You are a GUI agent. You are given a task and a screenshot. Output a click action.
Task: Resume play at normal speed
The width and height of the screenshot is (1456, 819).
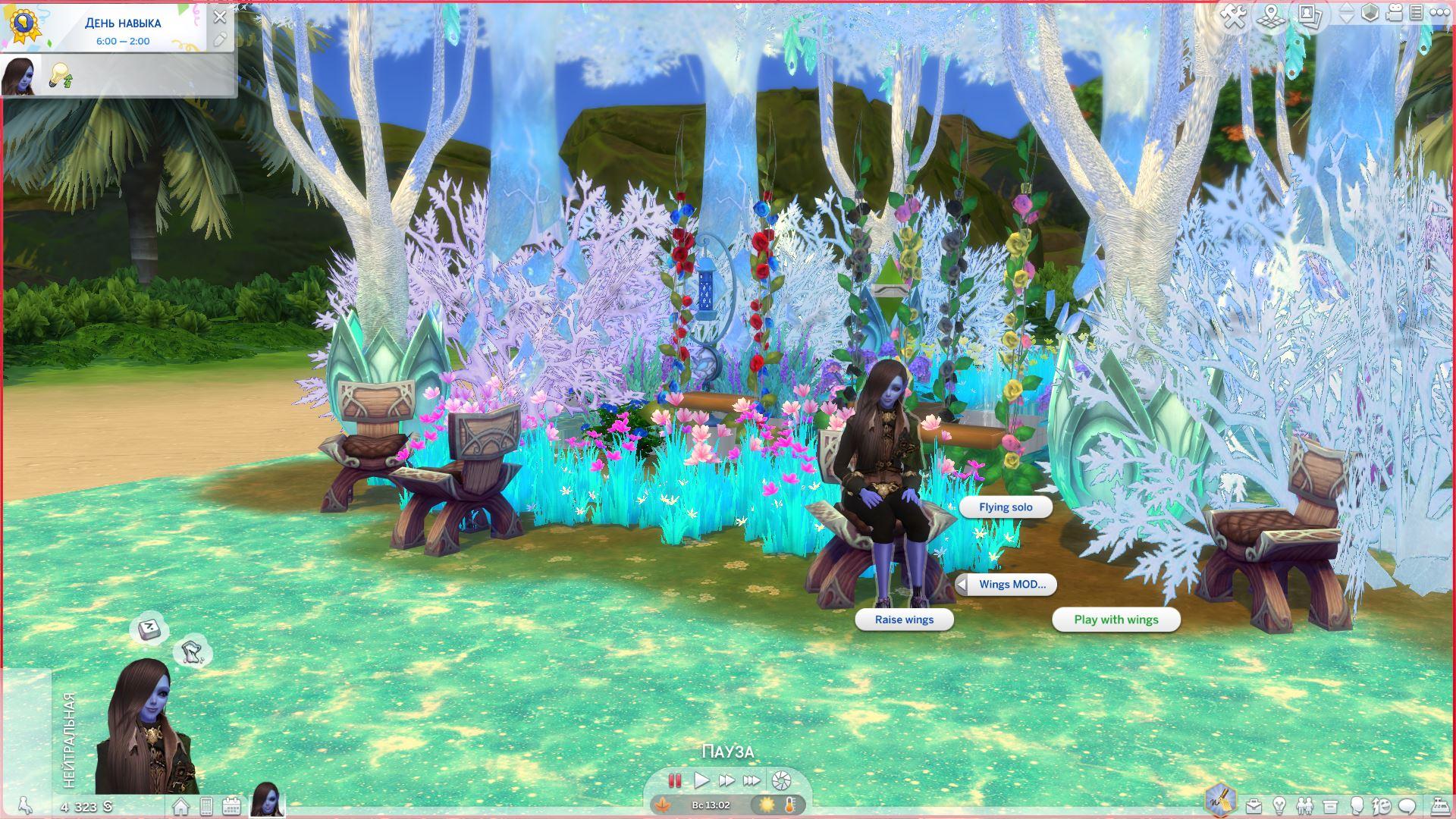pos(701,780)
